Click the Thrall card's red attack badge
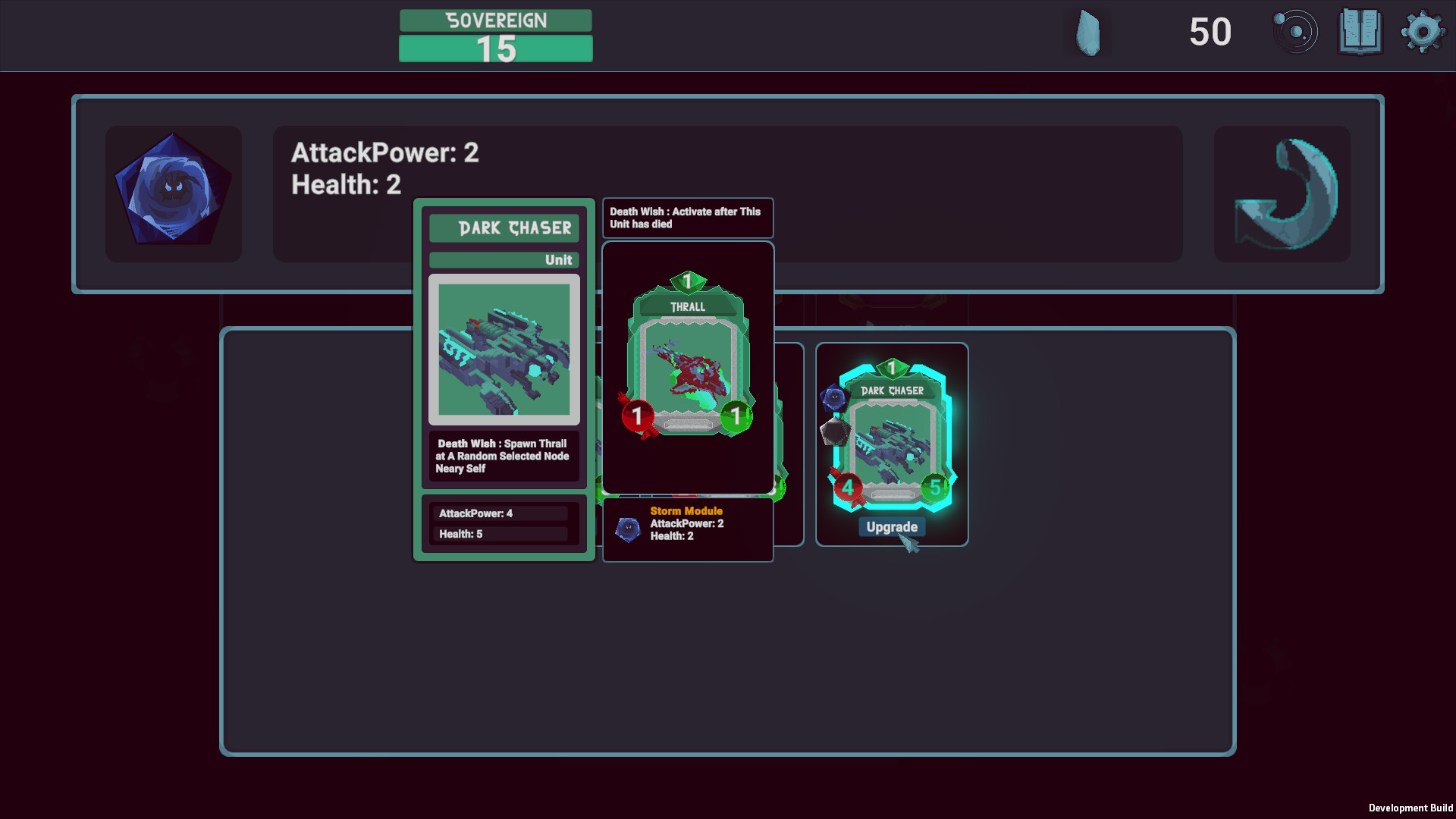1456x819 pixels. [637, 416]
